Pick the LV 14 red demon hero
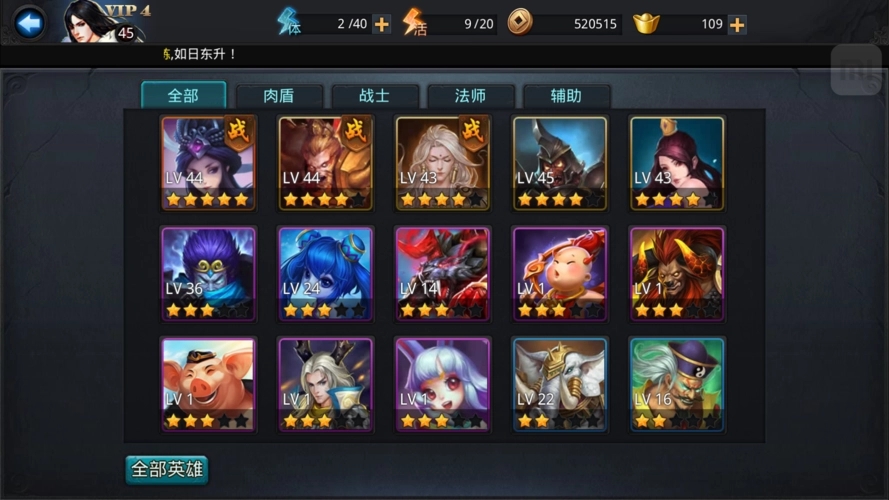This screenshot has width=889, height=500. click(443, 273)
